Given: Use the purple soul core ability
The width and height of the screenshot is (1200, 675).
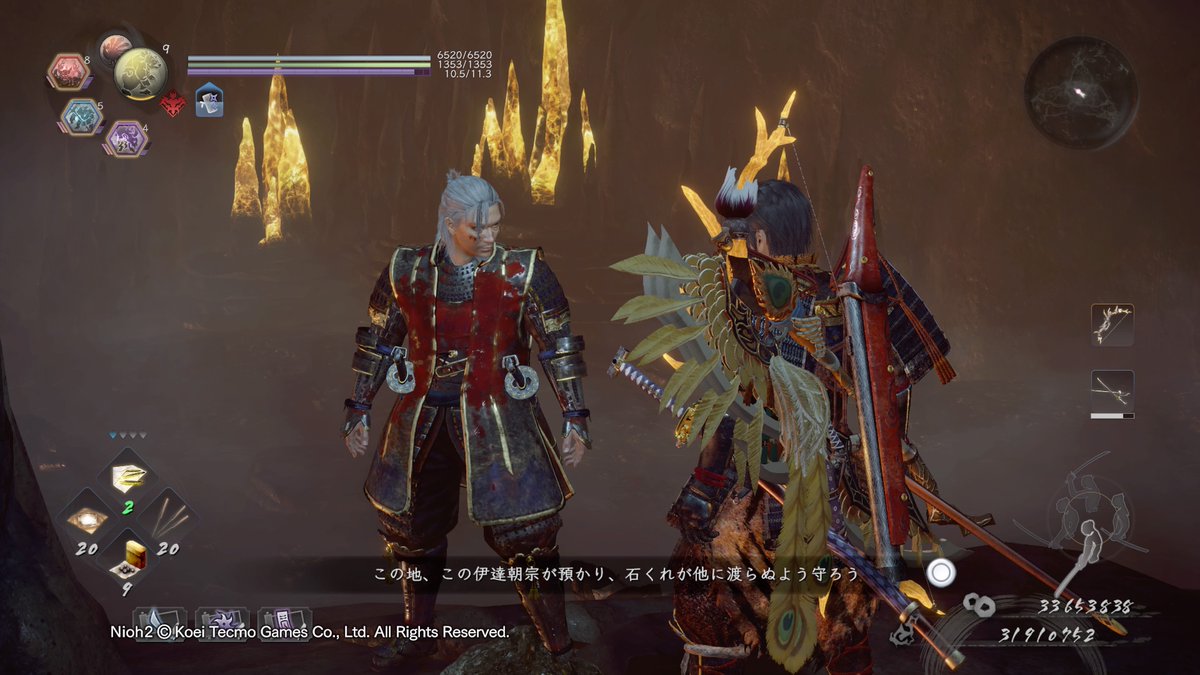Looking at the screenshot, I should click(127, 138).
